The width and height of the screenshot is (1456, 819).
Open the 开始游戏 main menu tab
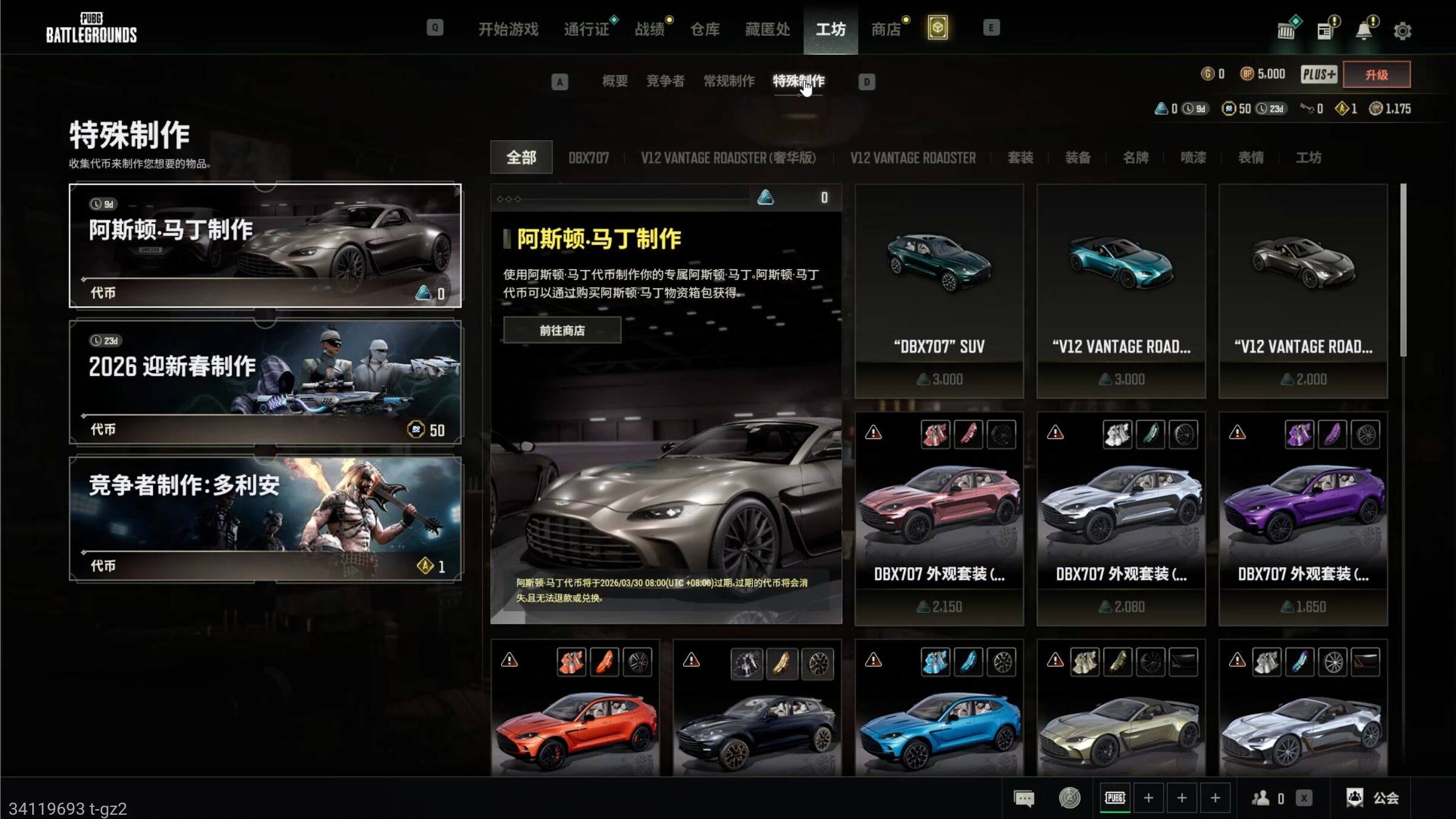click(x=508, y=29)
